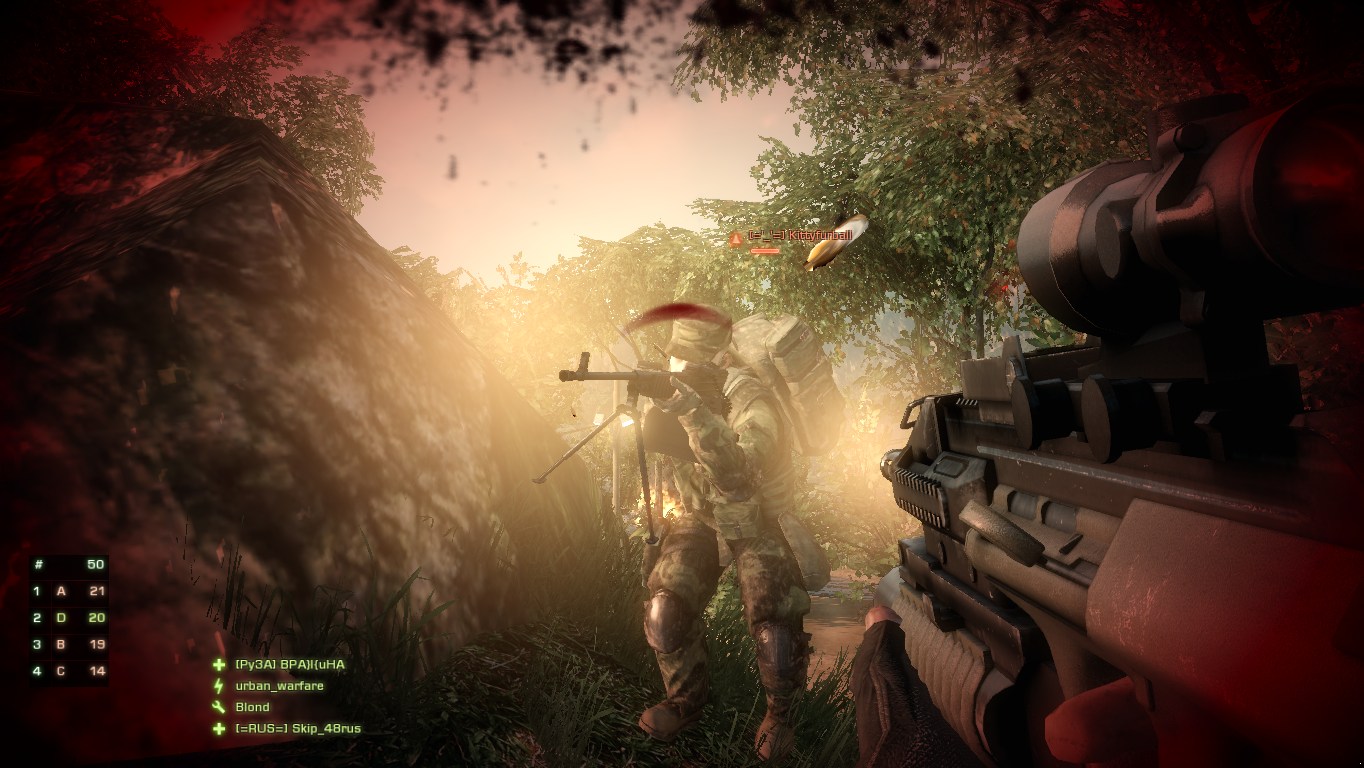Select squad A row in standings

68,591
